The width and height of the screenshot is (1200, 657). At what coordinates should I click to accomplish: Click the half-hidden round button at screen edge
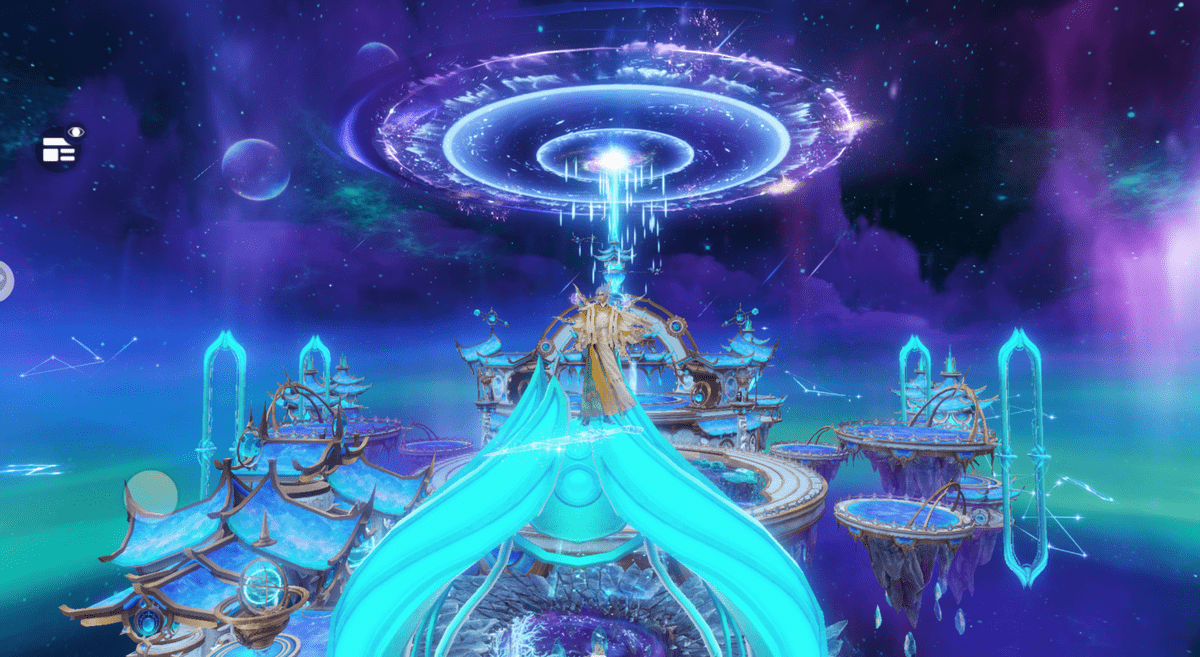tap(5, 280)
